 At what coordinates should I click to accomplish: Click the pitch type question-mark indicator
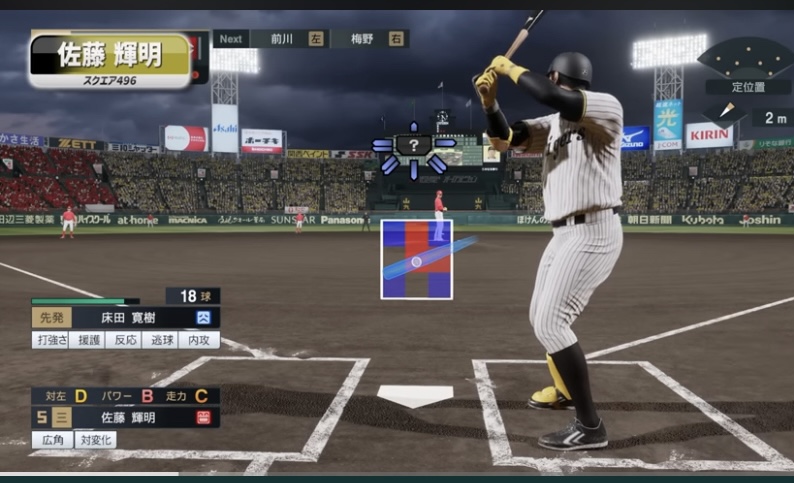414,147
